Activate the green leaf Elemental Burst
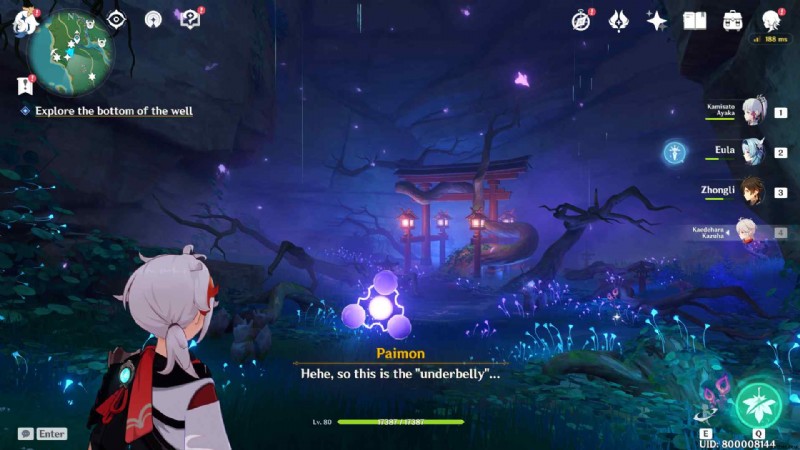The width and height of the screenshot is (800, 450). (x=759, y=405)
